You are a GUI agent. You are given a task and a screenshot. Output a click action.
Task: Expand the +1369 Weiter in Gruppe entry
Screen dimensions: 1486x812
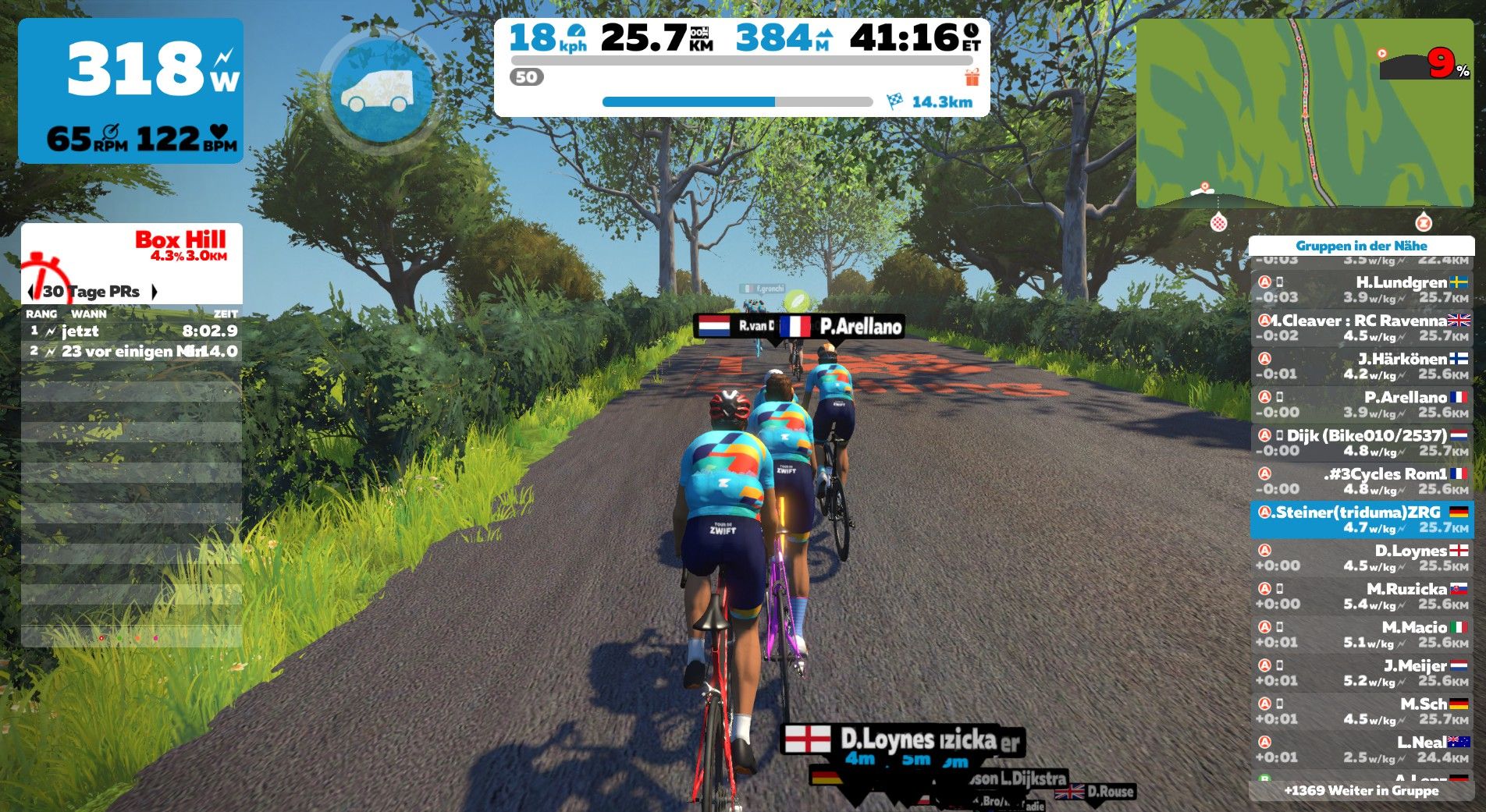1361,790
